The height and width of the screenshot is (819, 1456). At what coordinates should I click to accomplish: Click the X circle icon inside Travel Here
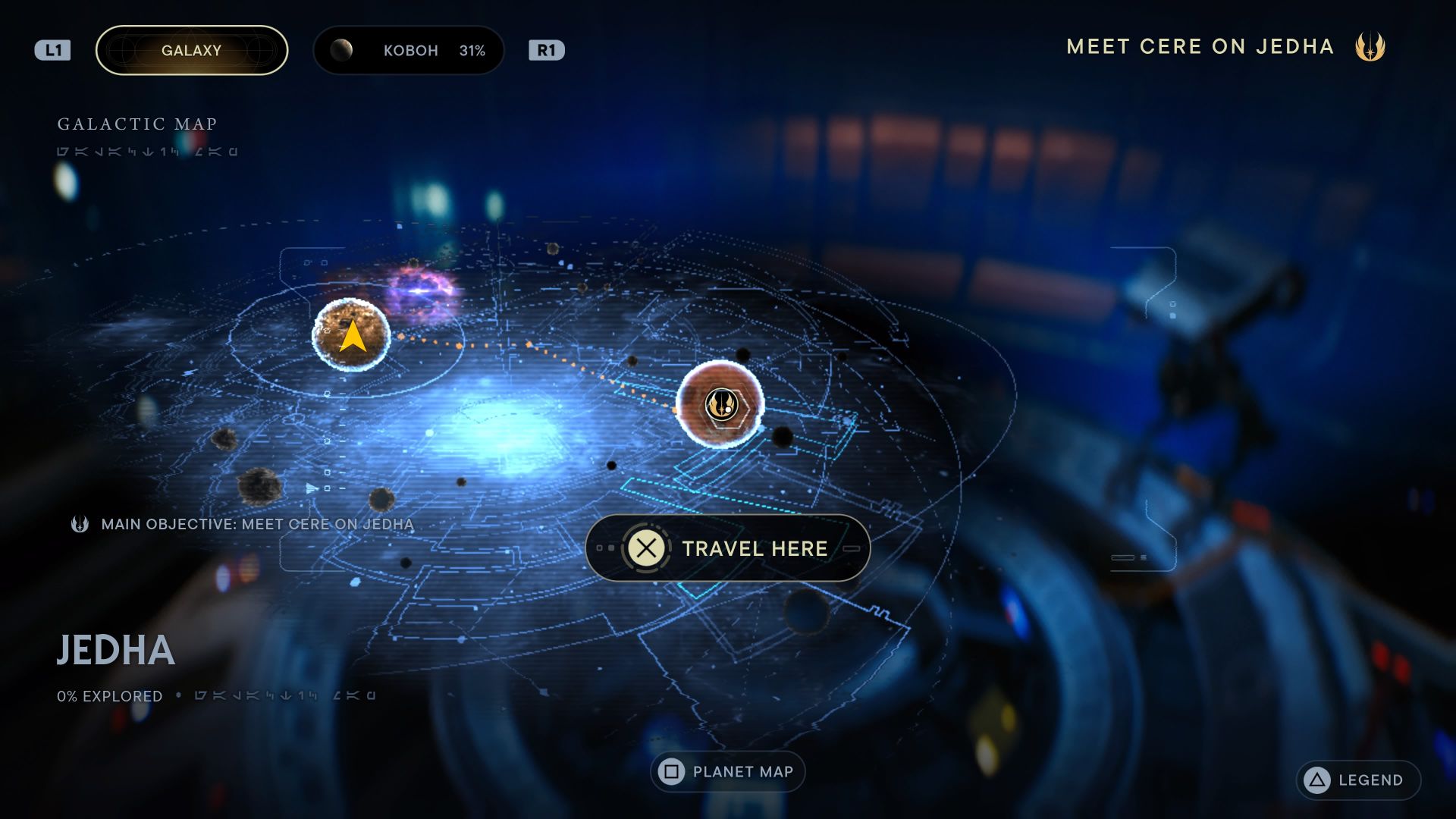pyautogui.click(x=645, y=549)
